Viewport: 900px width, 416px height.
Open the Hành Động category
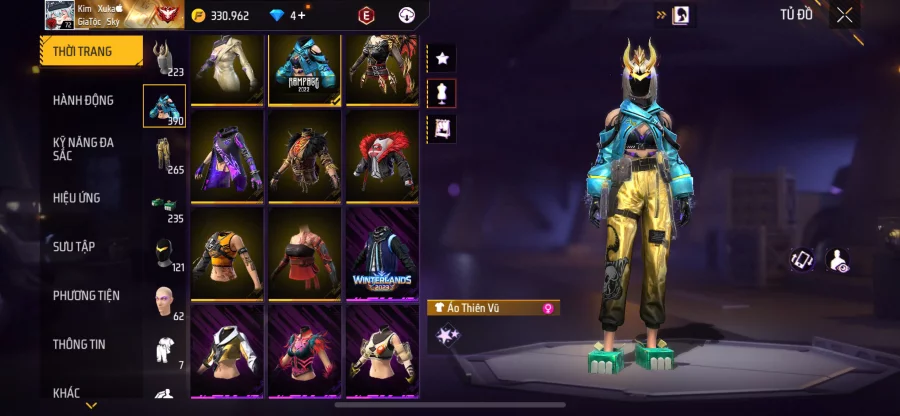coord(83,100)
